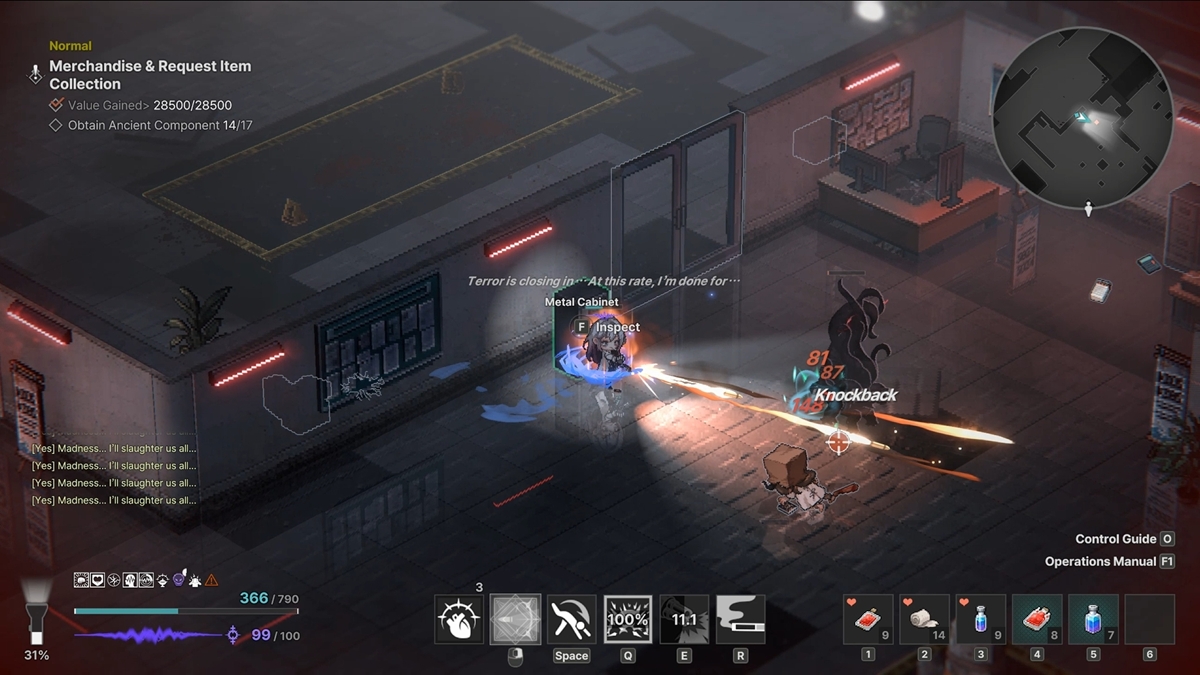Inspect the orange warning triangle status icon
The image size is (1200, 675).
[x=211, y=580]
